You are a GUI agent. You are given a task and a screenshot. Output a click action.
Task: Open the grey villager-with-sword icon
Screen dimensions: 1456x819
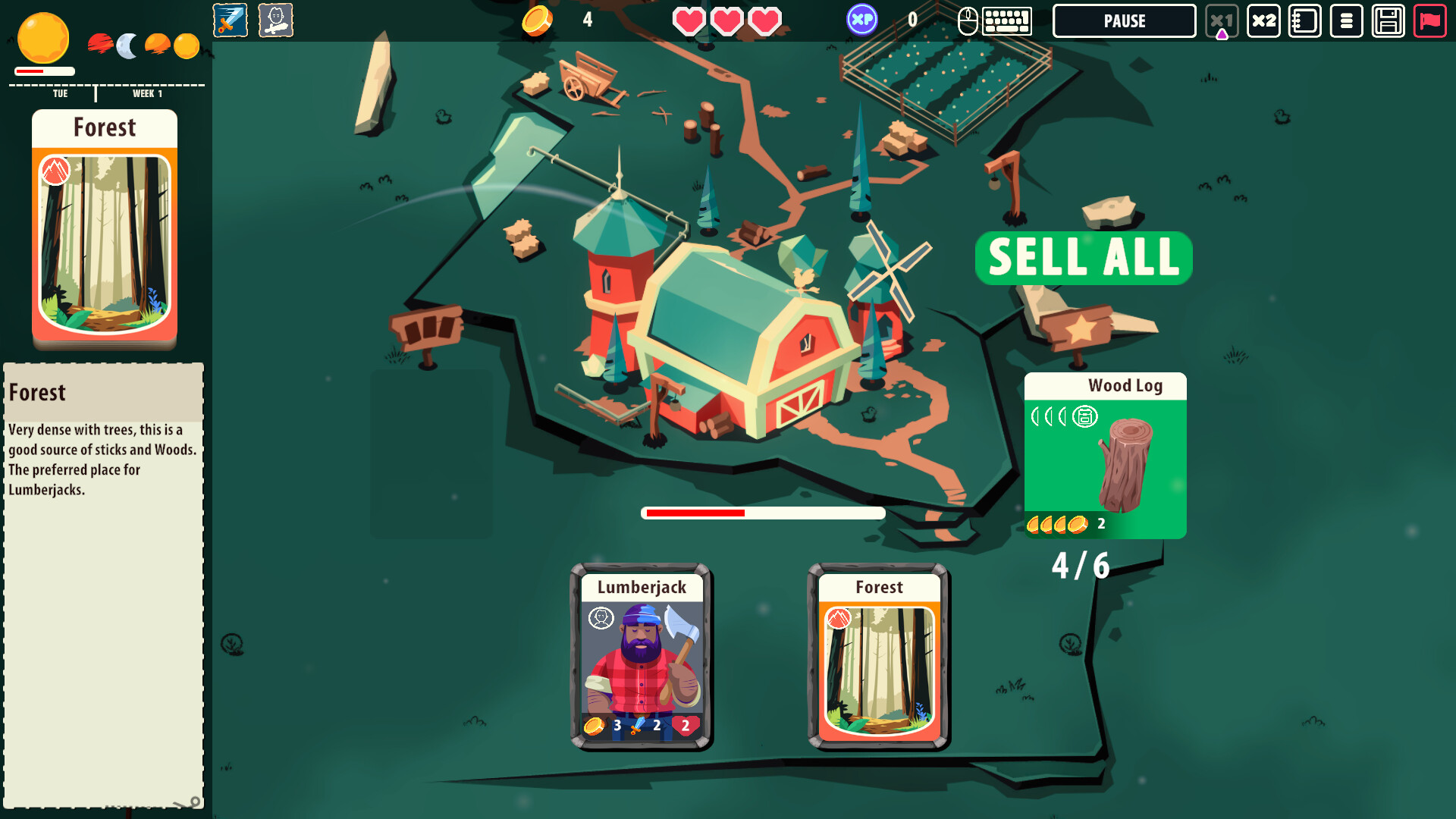click(275, 20)
